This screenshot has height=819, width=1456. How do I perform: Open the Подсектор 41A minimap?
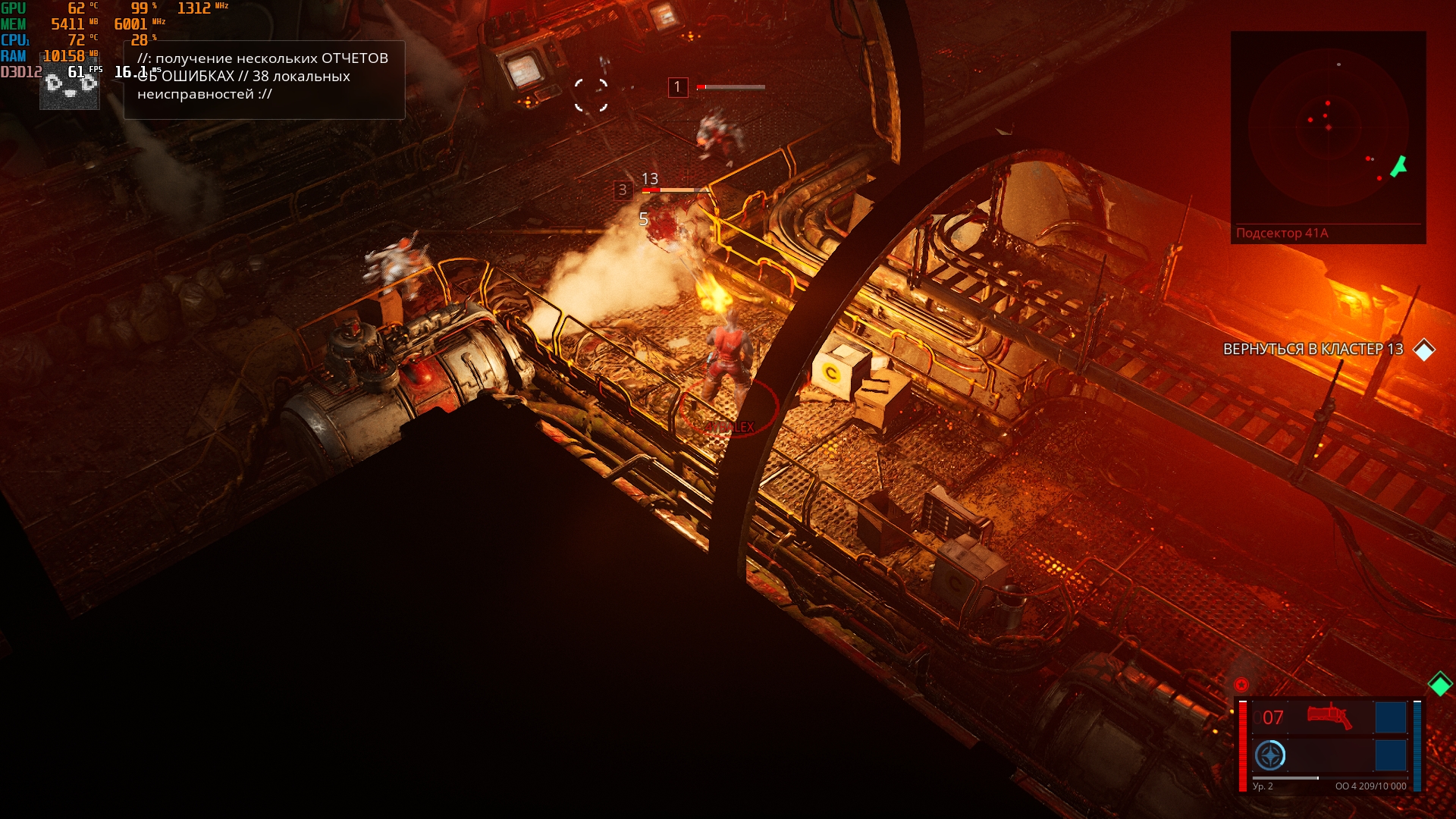(x=1328, y=129)
